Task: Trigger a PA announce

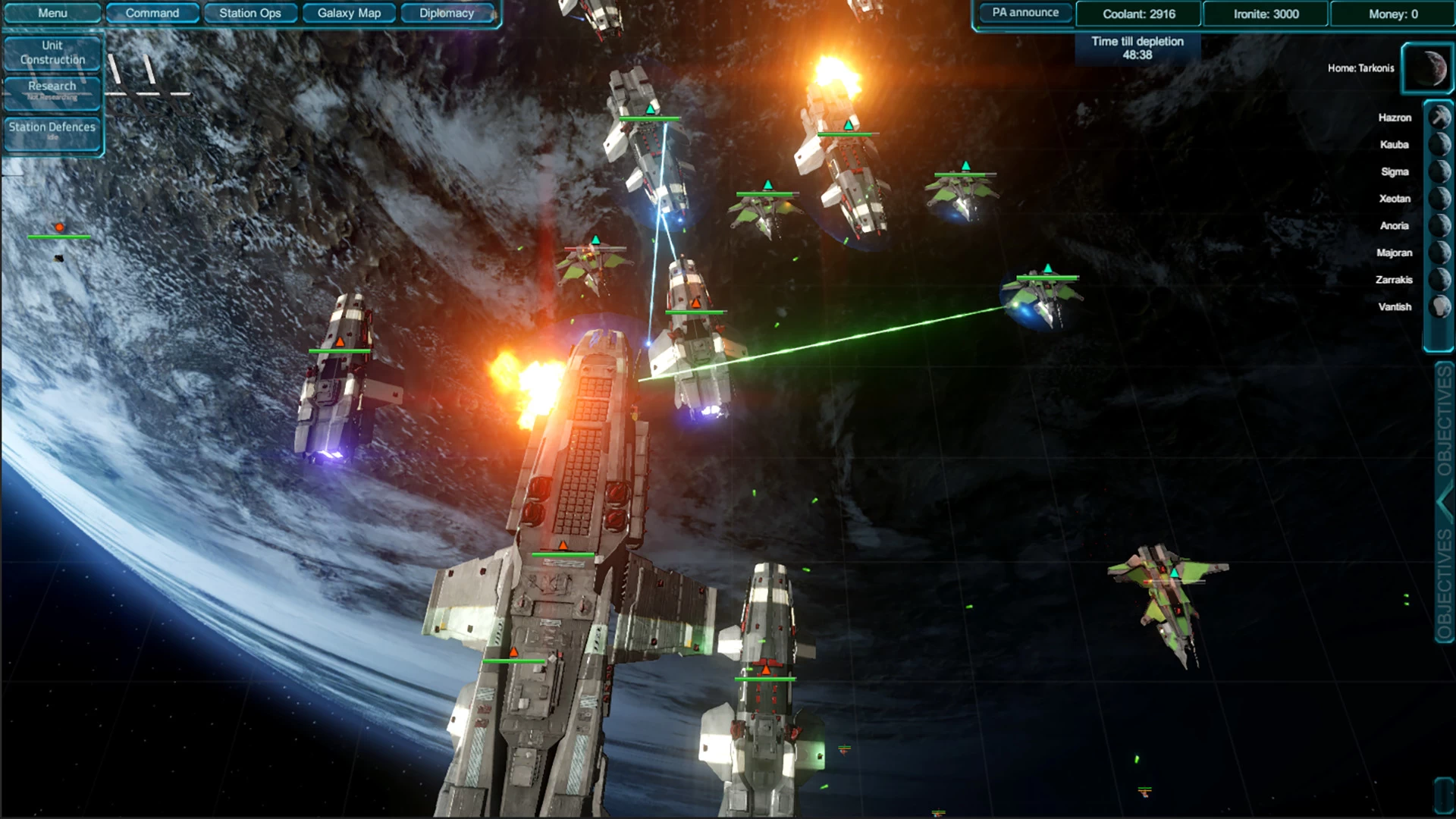Action: click(1025, 12)
